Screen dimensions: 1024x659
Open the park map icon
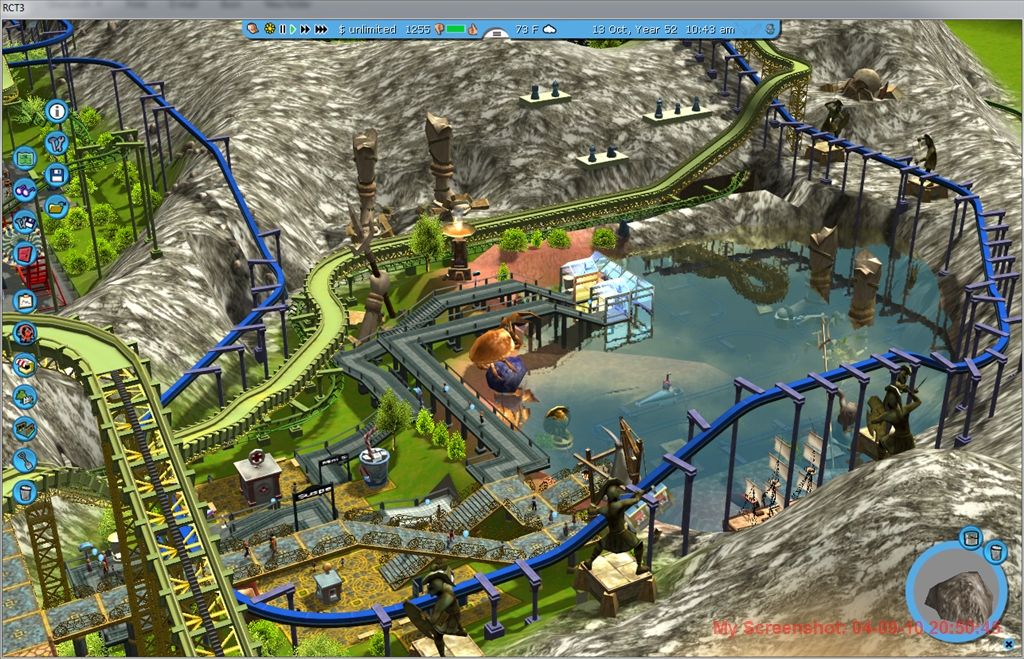tap(25, 158)
